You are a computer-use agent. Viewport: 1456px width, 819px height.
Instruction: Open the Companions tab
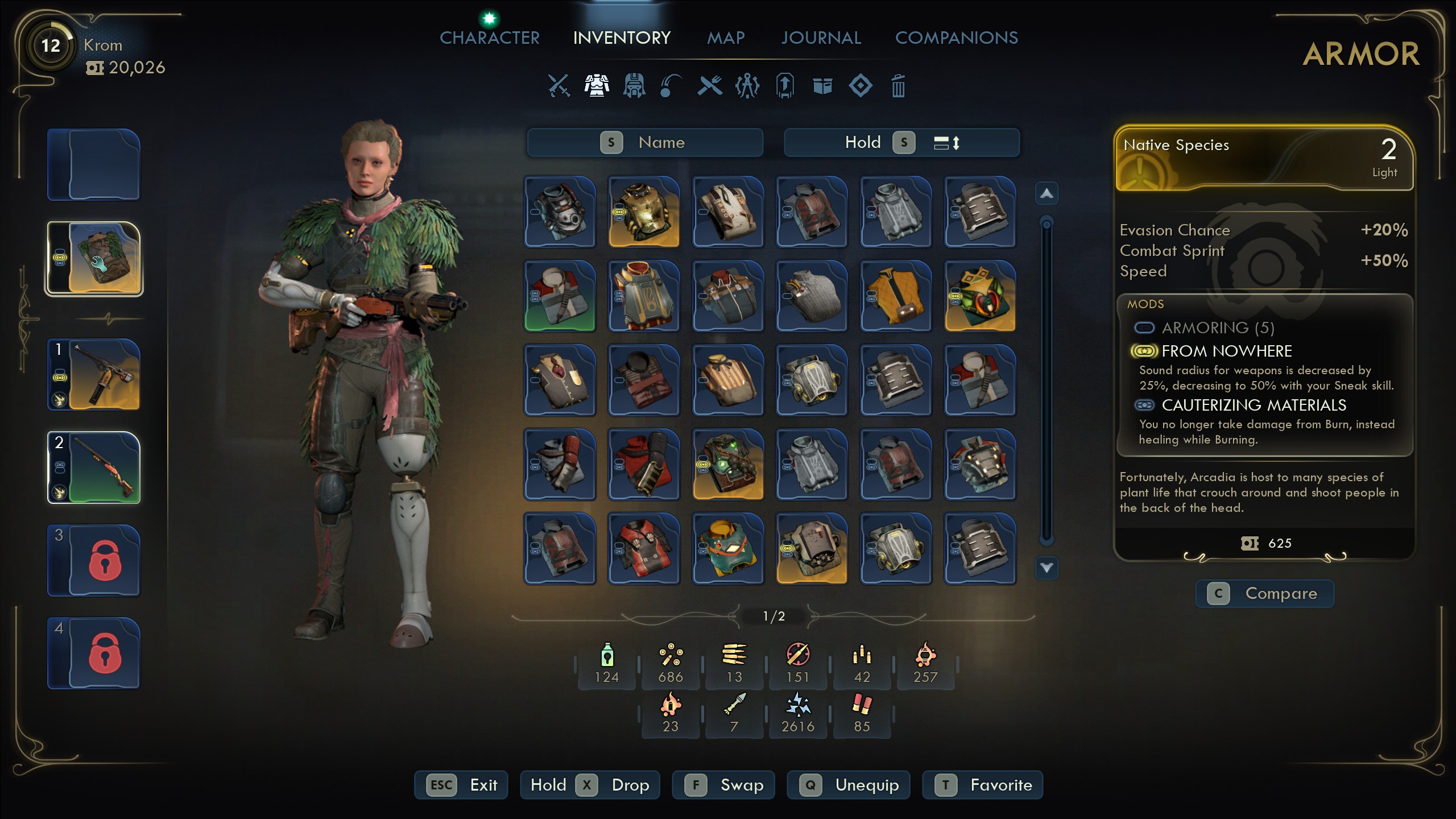click(957, 38)
